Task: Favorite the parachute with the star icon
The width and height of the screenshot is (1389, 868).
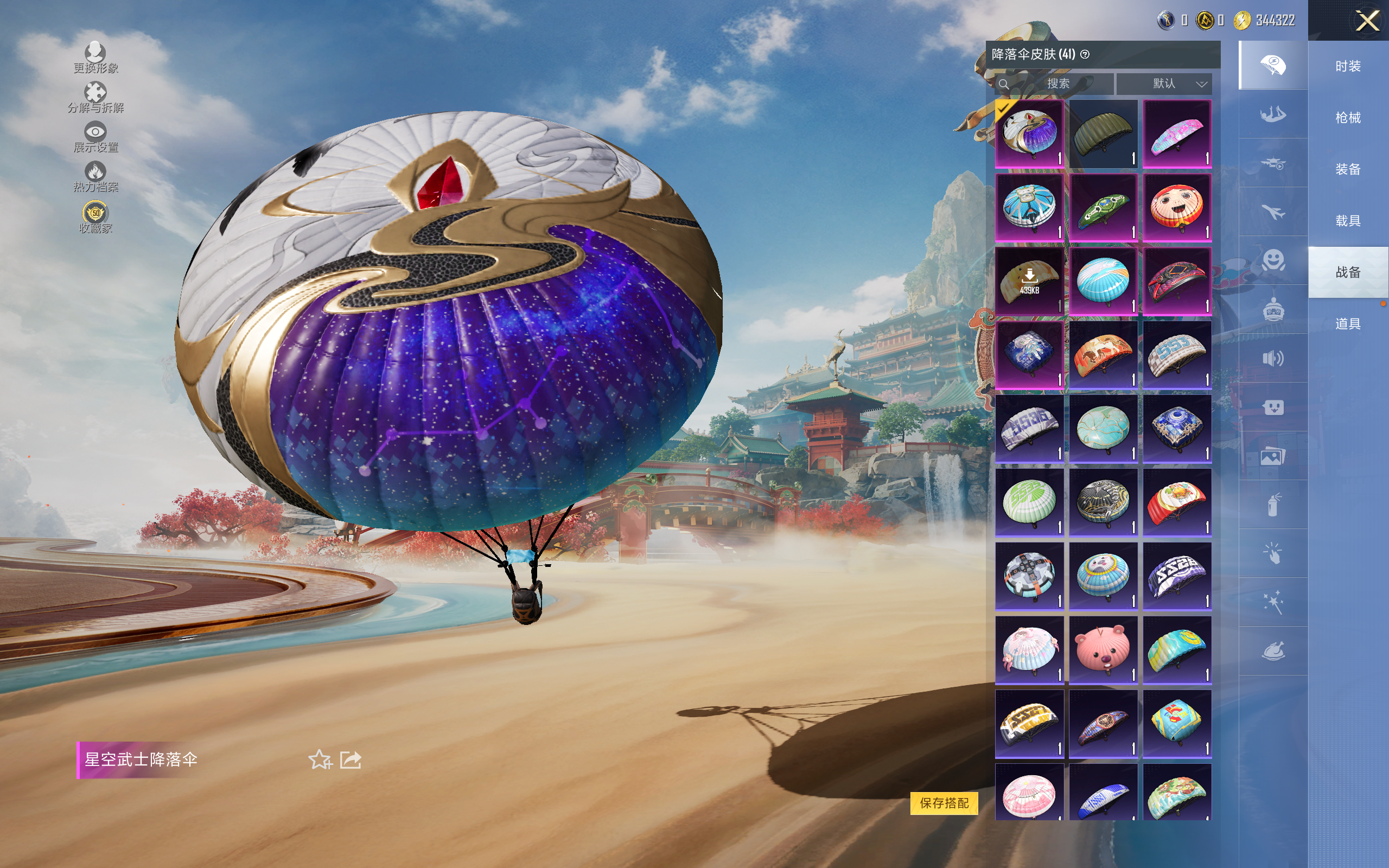Action: click(x=320, y=759)
